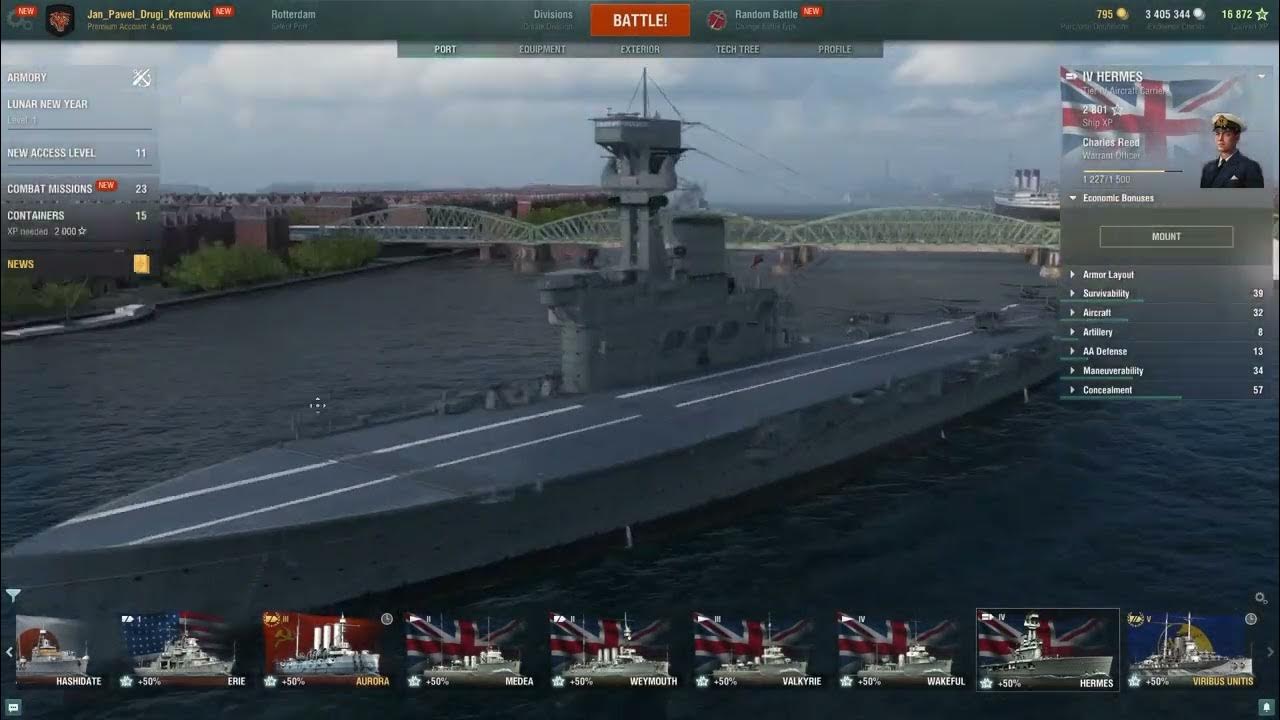
Task: Go to the Tech Tree tab
Action: (737, 49)
